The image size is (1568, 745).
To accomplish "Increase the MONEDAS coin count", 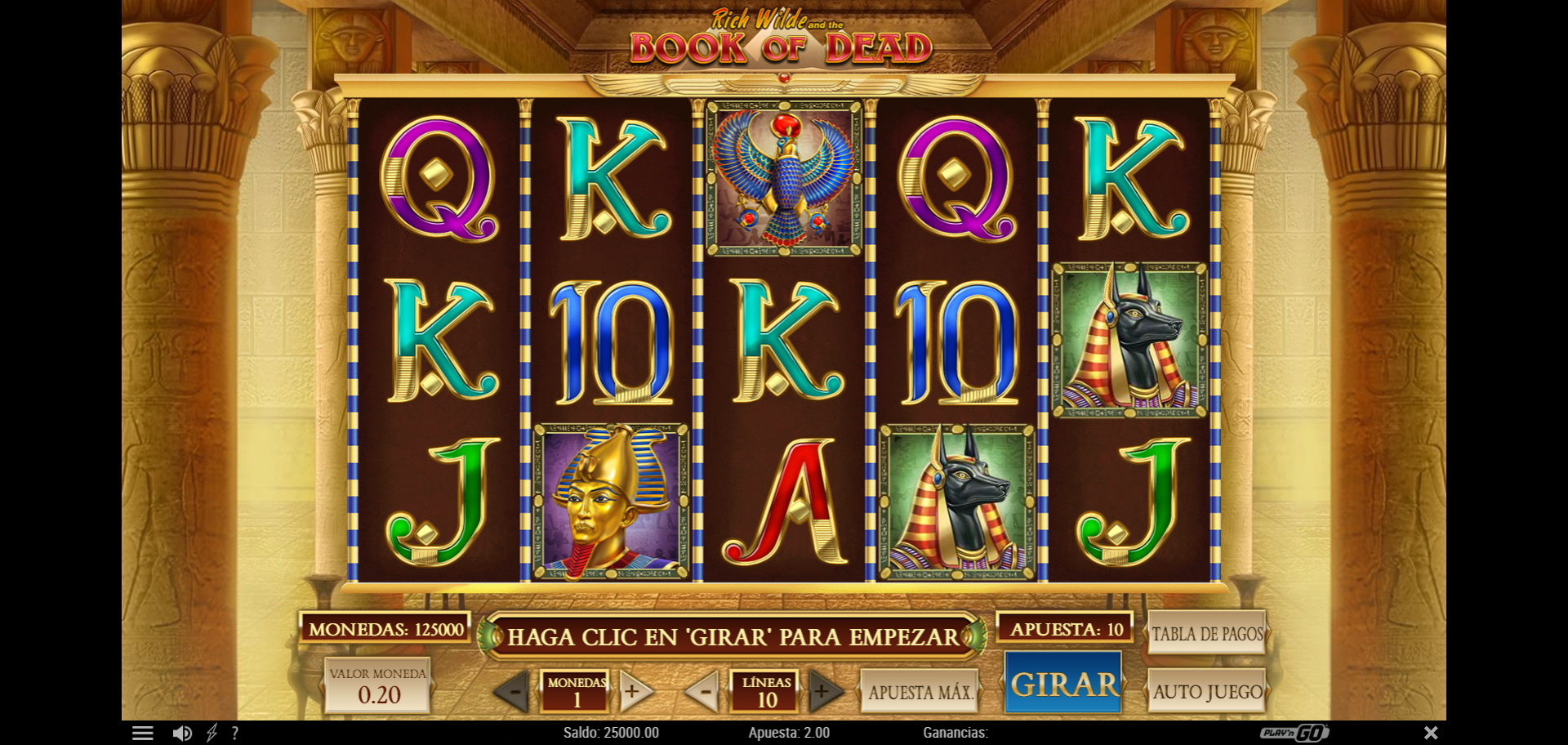I will pyautogui.click(x=634, y=692).
